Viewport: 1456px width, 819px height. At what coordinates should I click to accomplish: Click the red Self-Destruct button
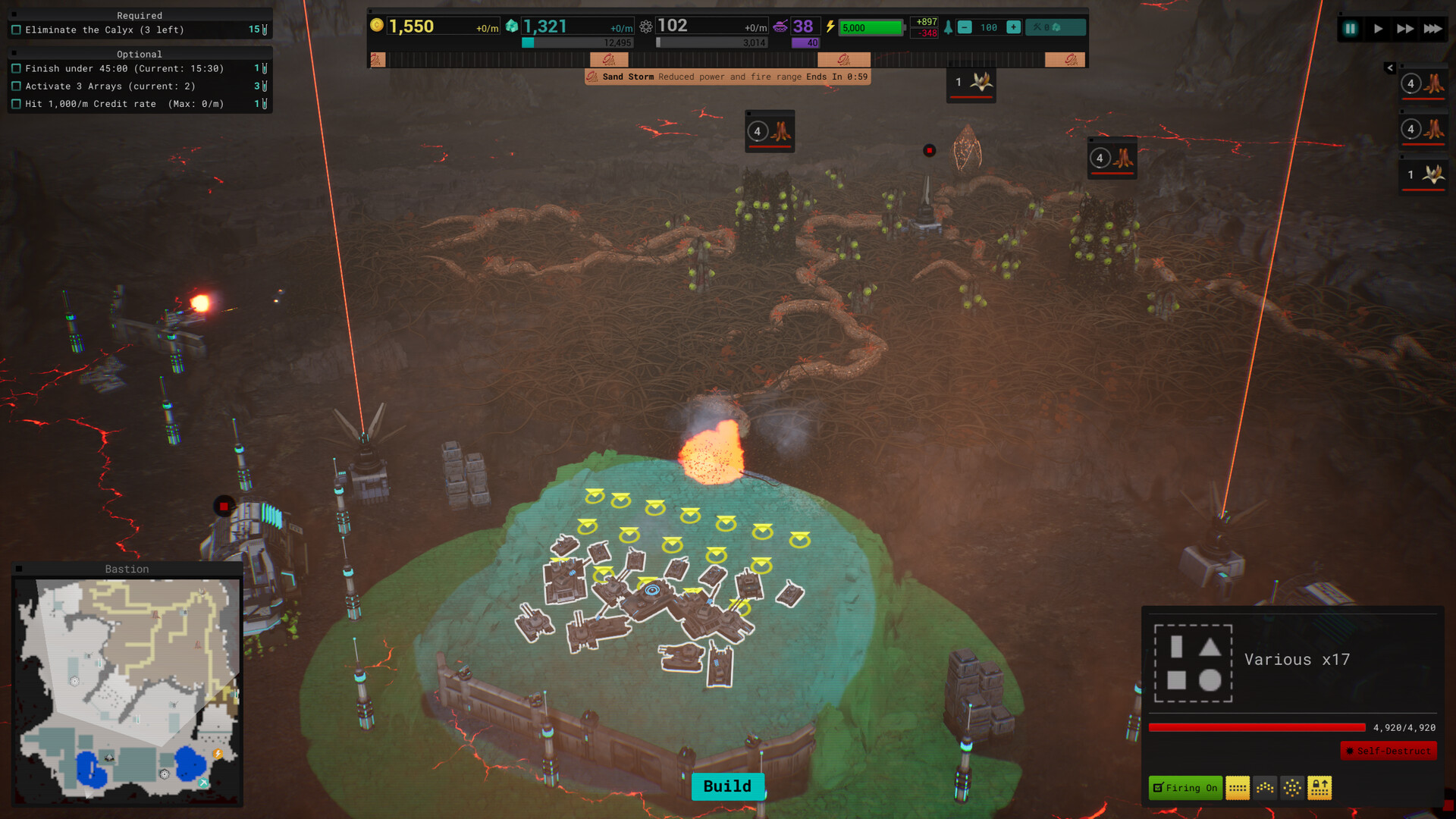tap(1388, 751)
